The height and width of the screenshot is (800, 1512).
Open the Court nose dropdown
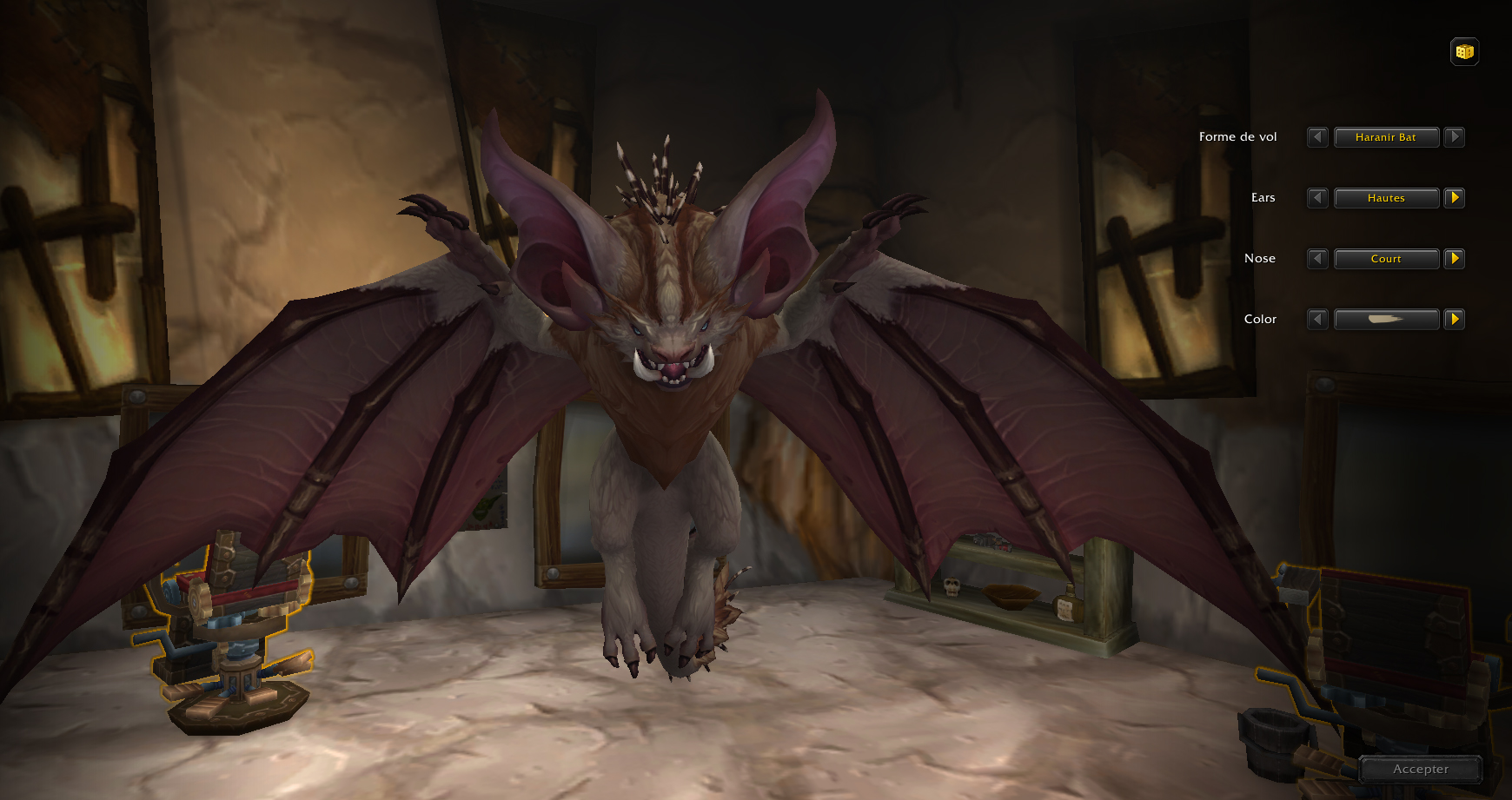click(1386, 259)
